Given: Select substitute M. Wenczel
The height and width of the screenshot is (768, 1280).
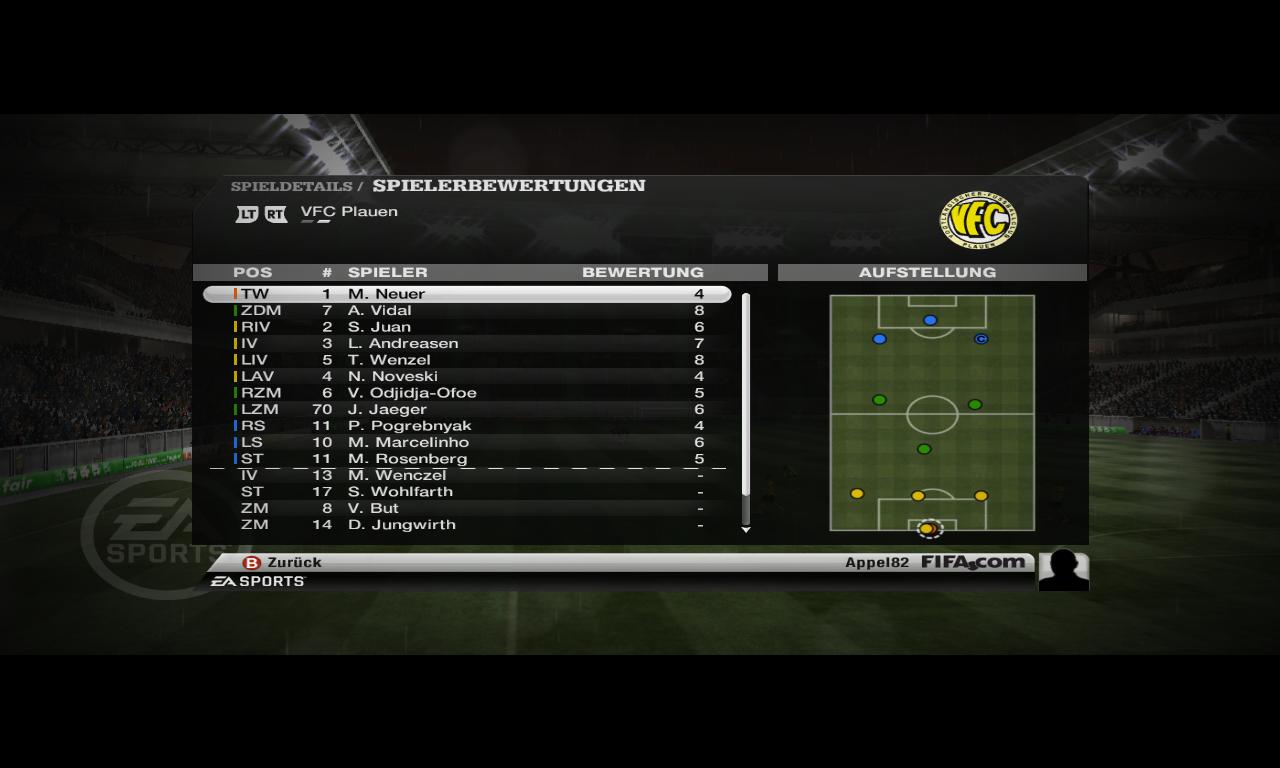Looking at the screenshot, I should coord(467,475).
